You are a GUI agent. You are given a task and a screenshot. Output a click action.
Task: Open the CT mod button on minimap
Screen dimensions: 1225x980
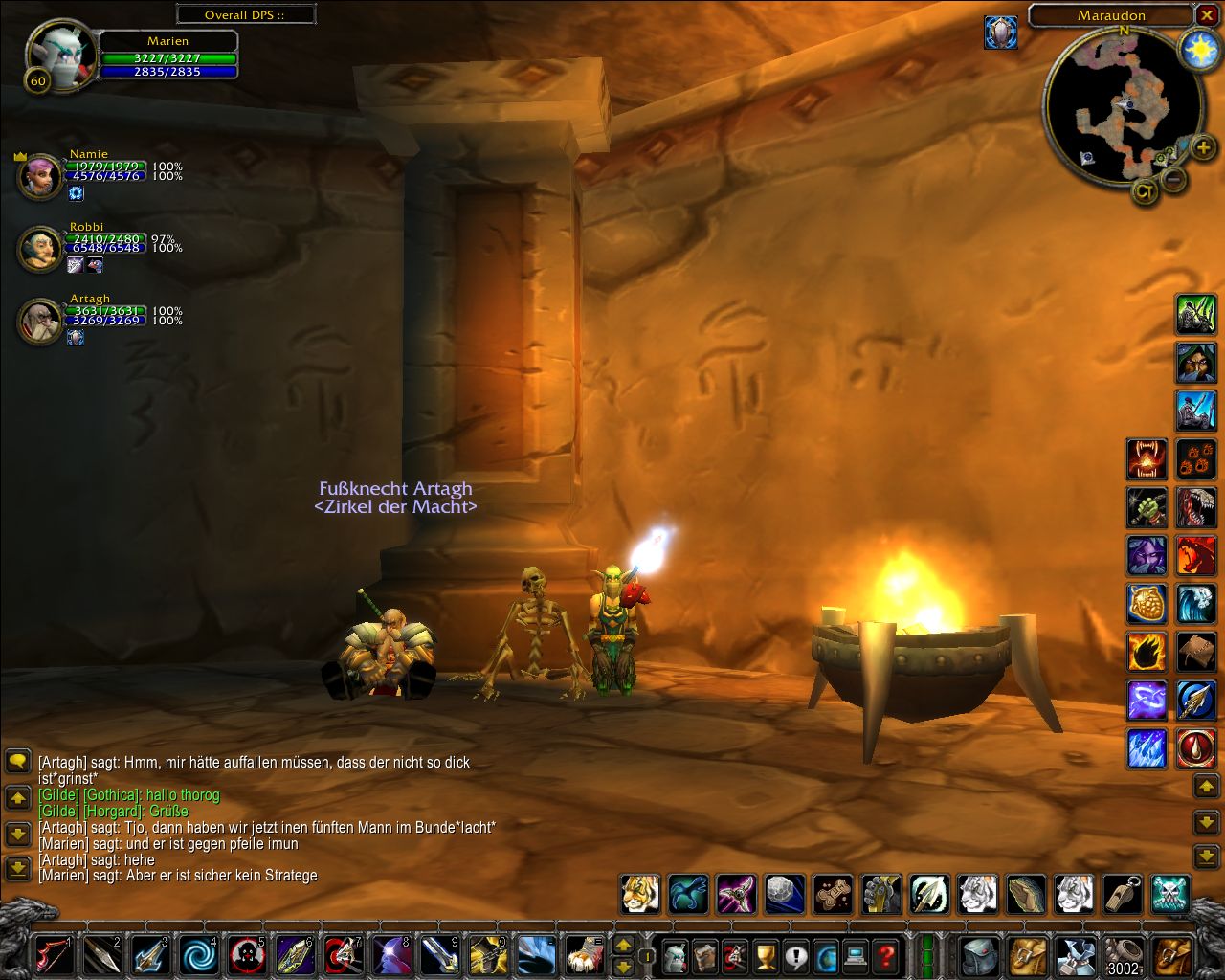(1145, 191)
